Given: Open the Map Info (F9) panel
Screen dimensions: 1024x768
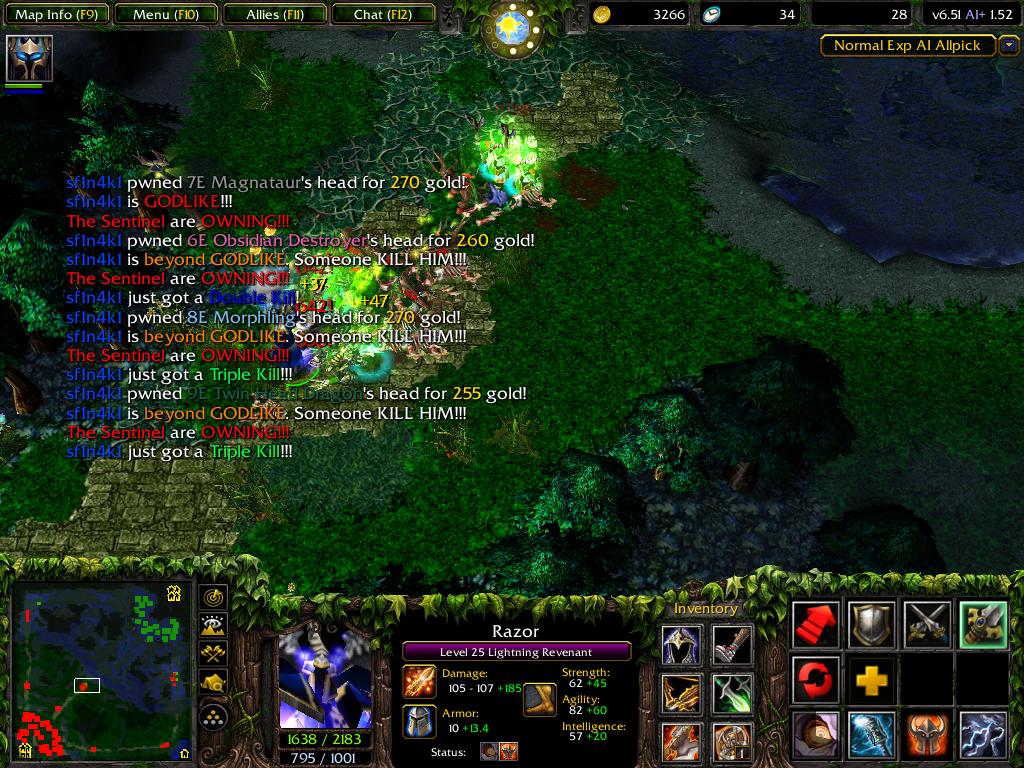Looking at the screenshot, I should (54, 15).
